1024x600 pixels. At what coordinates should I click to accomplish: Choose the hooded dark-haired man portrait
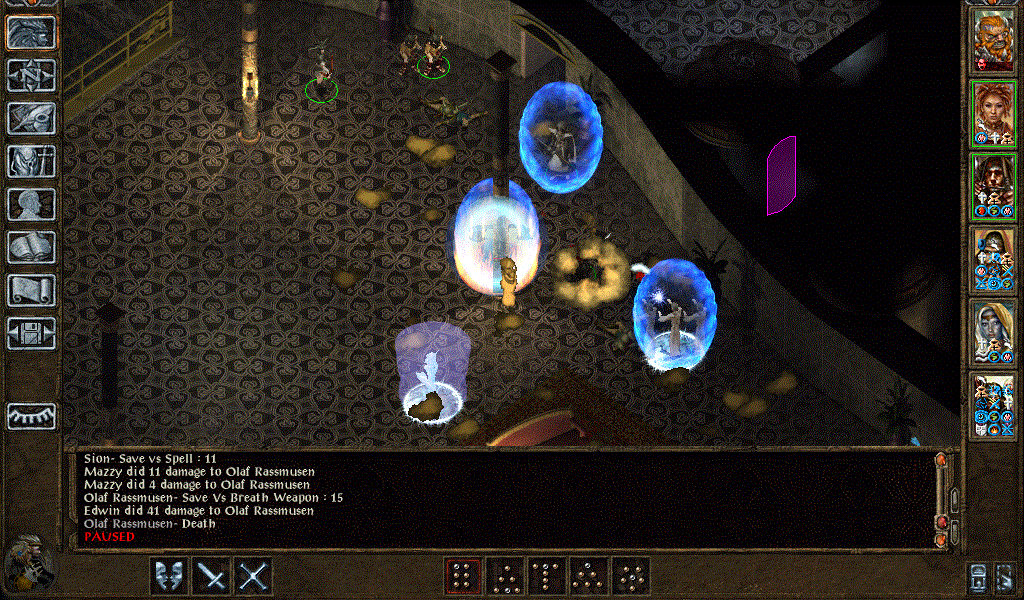tap(993, 186)
